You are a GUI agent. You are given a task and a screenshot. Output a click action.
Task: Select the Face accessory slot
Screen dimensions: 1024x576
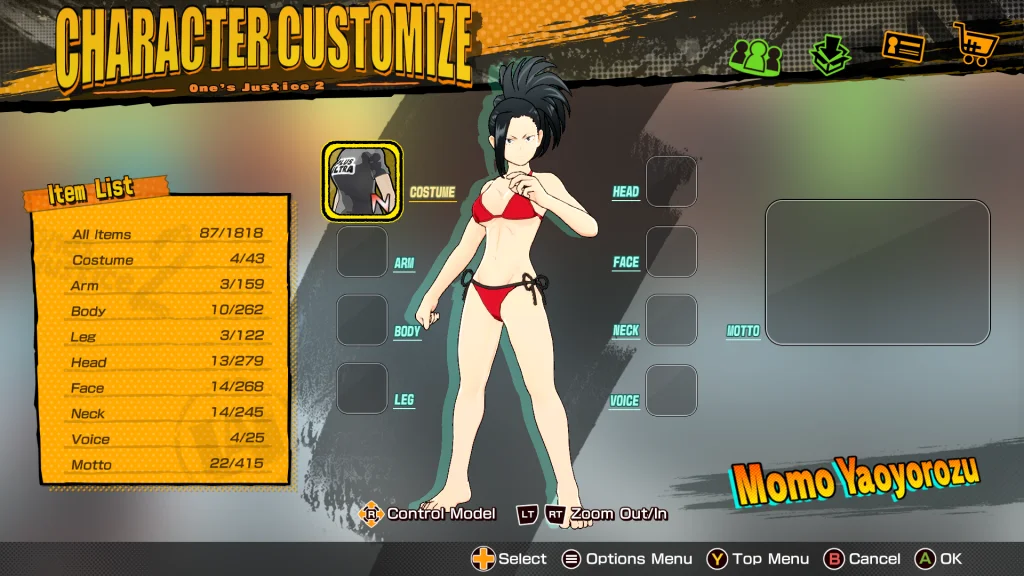671,252
